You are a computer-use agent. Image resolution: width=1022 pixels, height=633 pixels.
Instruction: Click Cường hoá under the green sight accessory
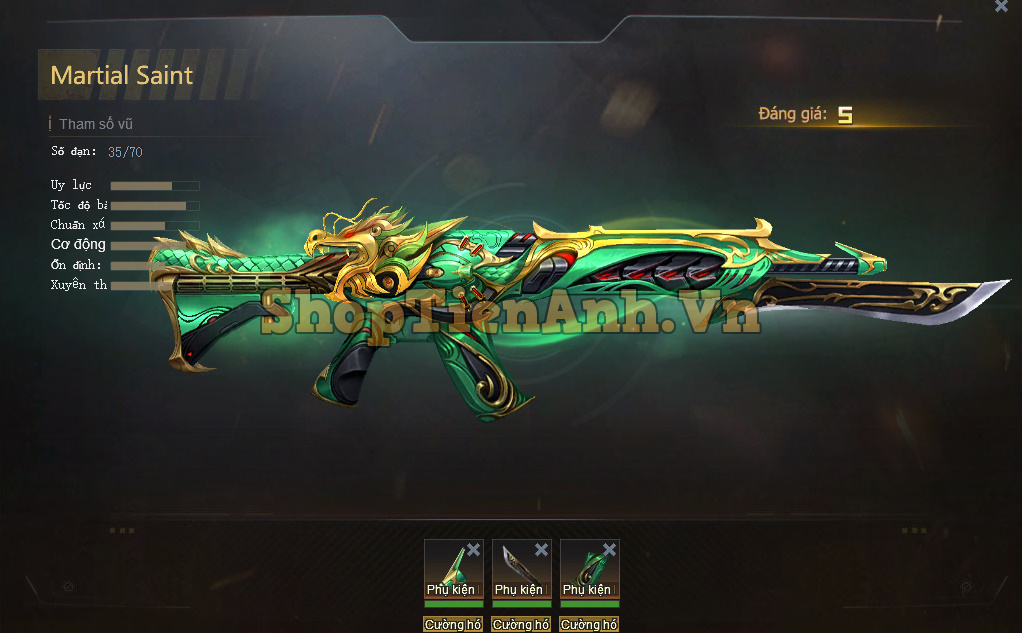click(x=453, y=624)
